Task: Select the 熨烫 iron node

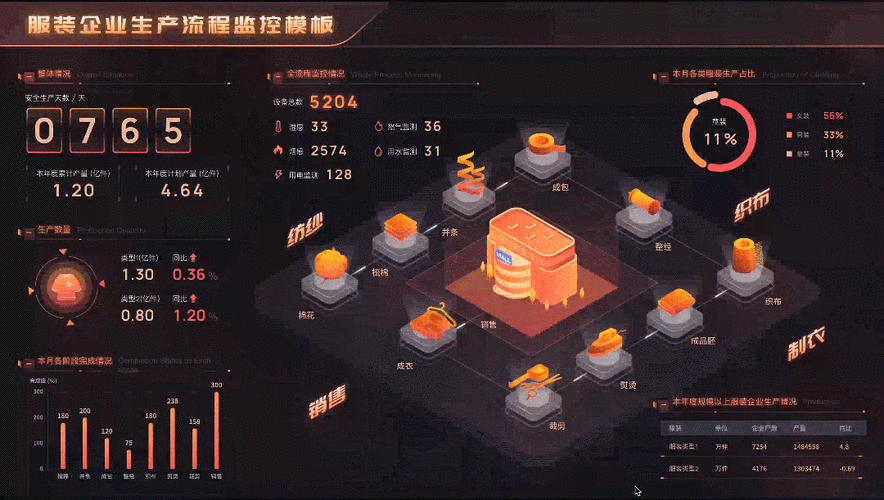Action: click(x=607, y=348)
